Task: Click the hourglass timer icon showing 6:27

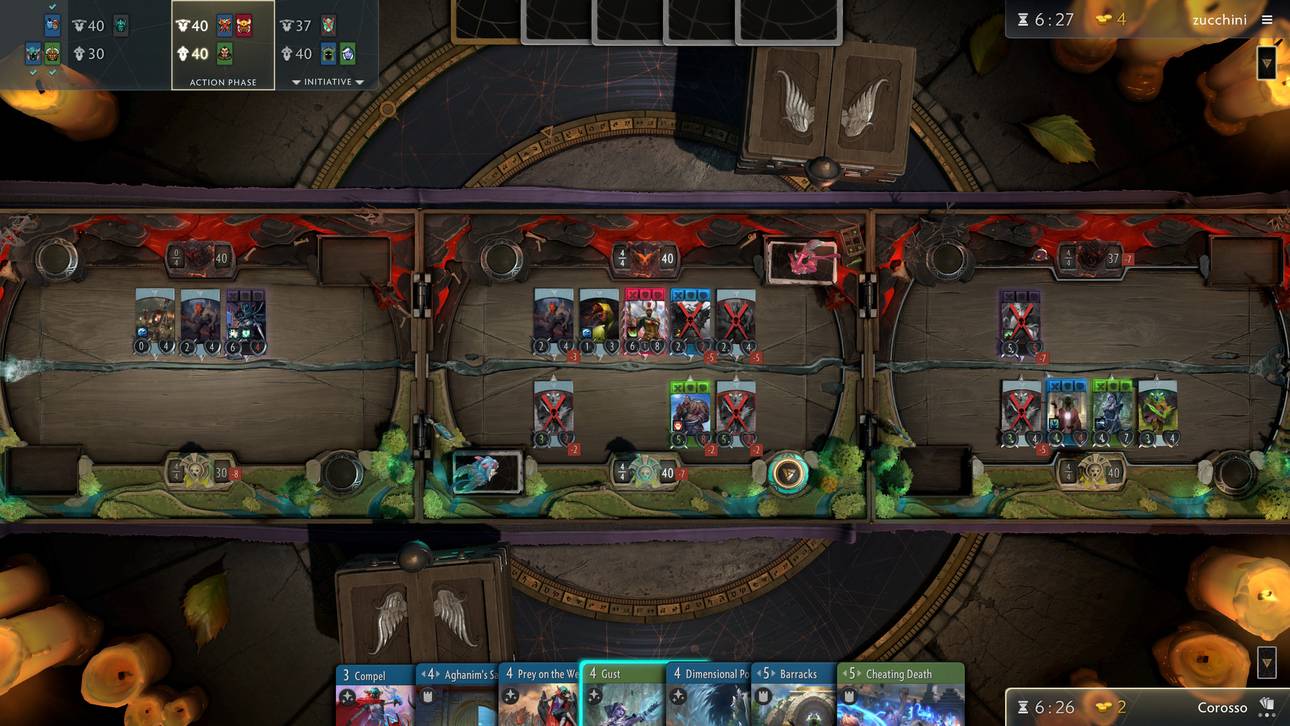Action: 1023,19
